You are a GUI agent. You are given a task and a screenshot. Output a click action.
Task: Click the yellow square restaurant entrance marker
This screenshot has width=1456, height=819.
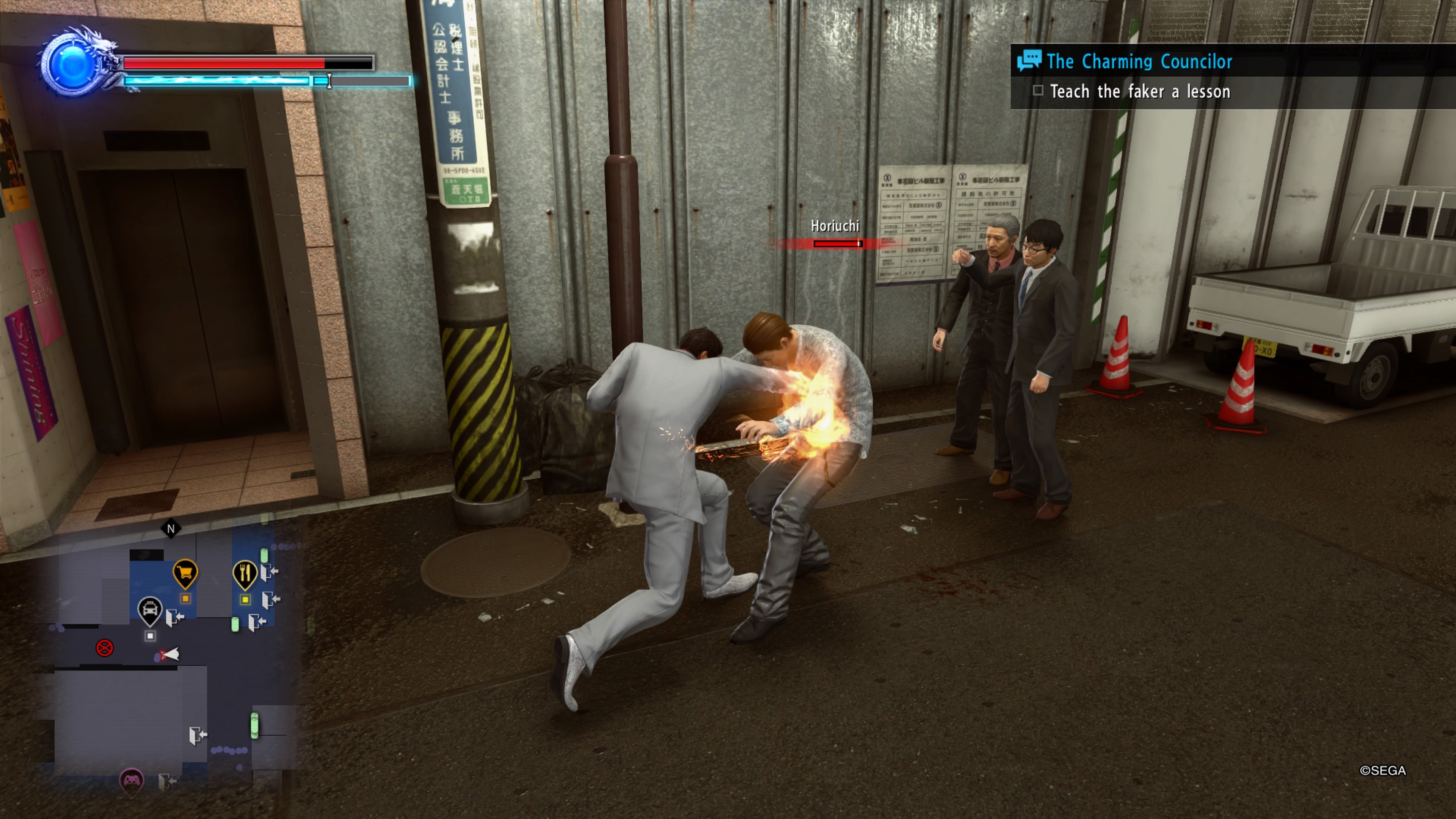coord(245,600)
